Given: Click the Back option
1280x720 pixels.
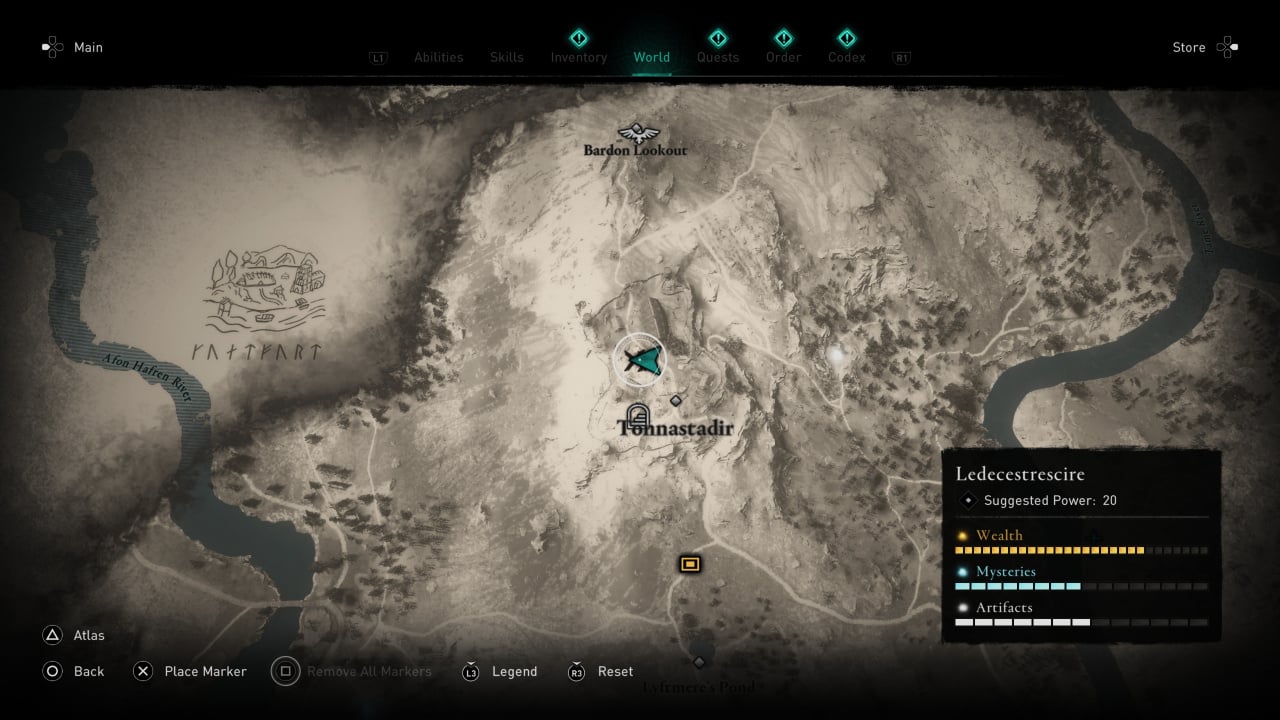Looking at the screenshot, I should coord(88,671).
